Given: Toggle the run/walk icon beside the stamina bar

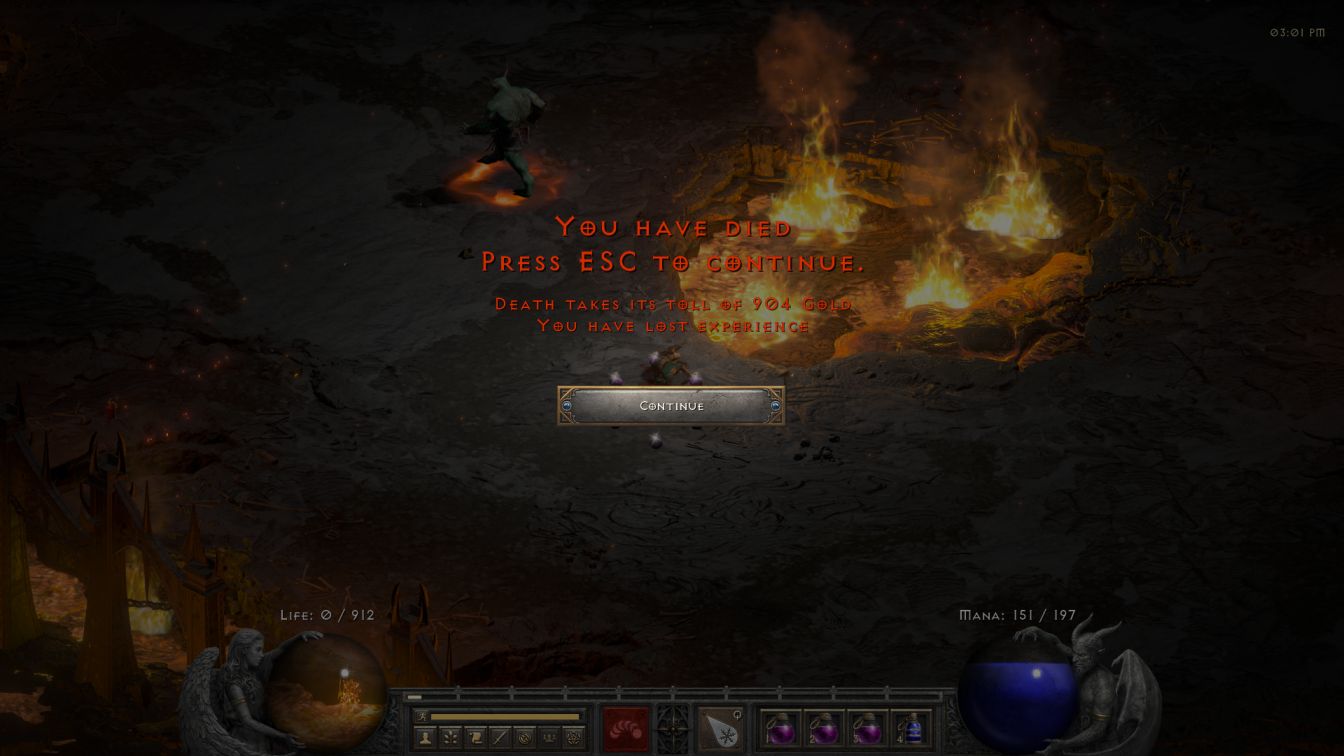Looking at the screenshot, I should 422,717.
